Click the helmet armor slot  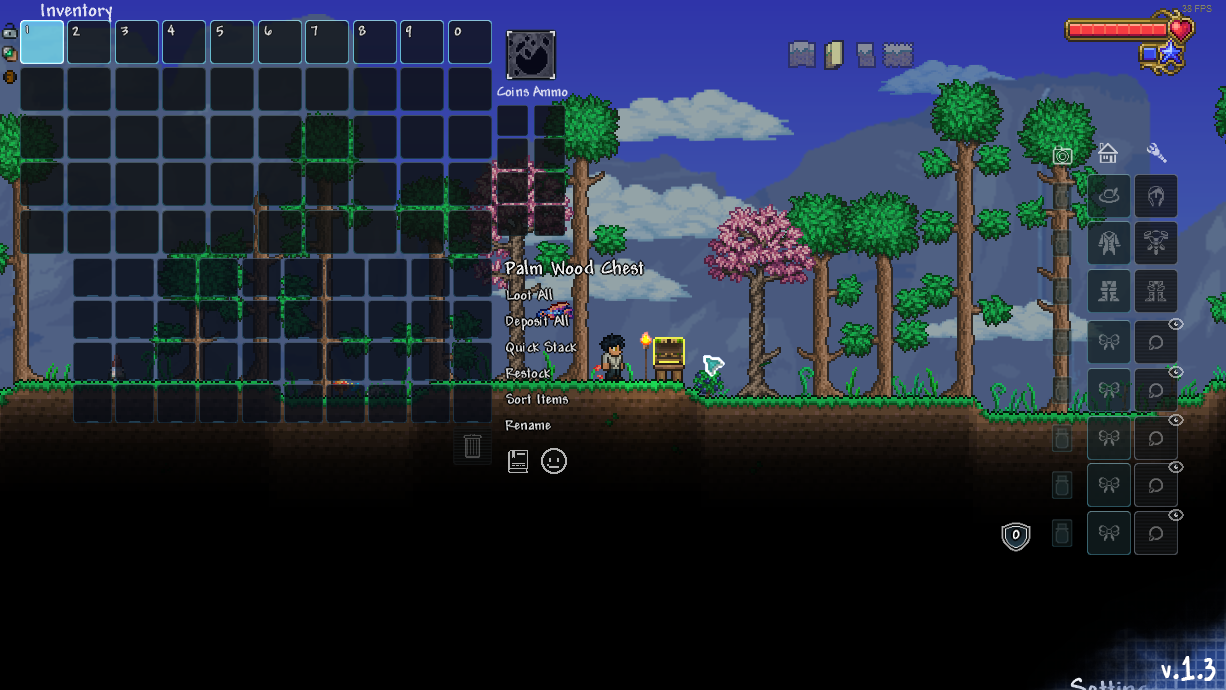1156,196
